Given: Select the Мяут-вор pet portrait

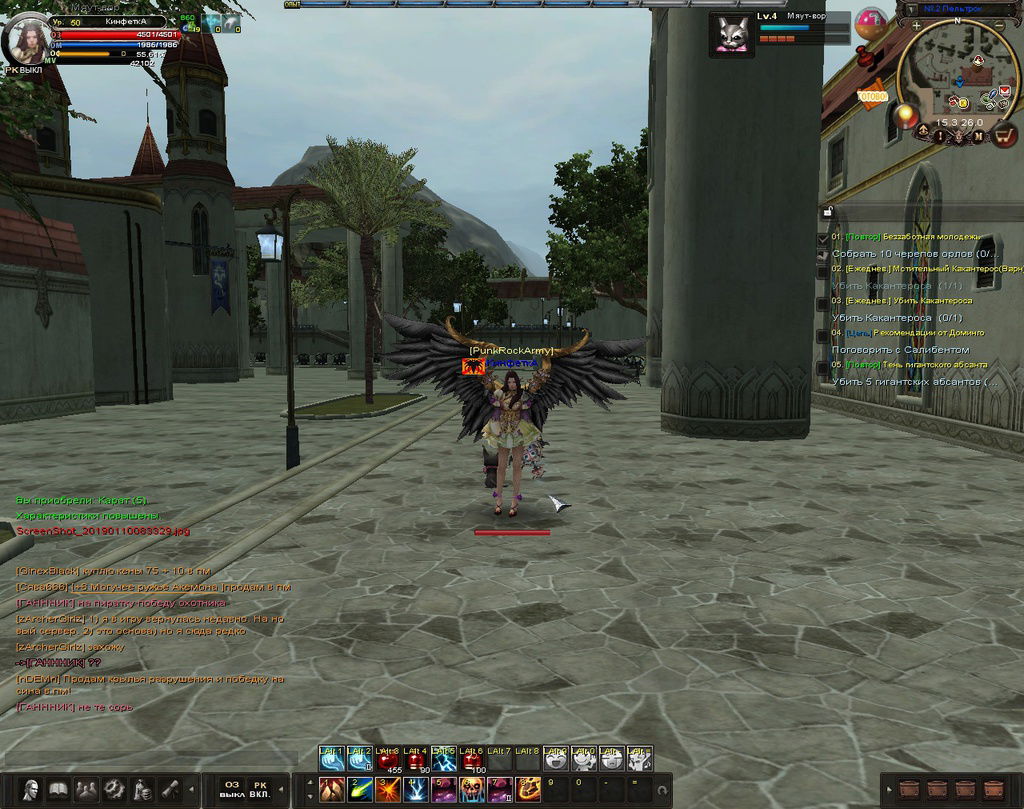Looking at the screenshot, I should pos(732,33).
